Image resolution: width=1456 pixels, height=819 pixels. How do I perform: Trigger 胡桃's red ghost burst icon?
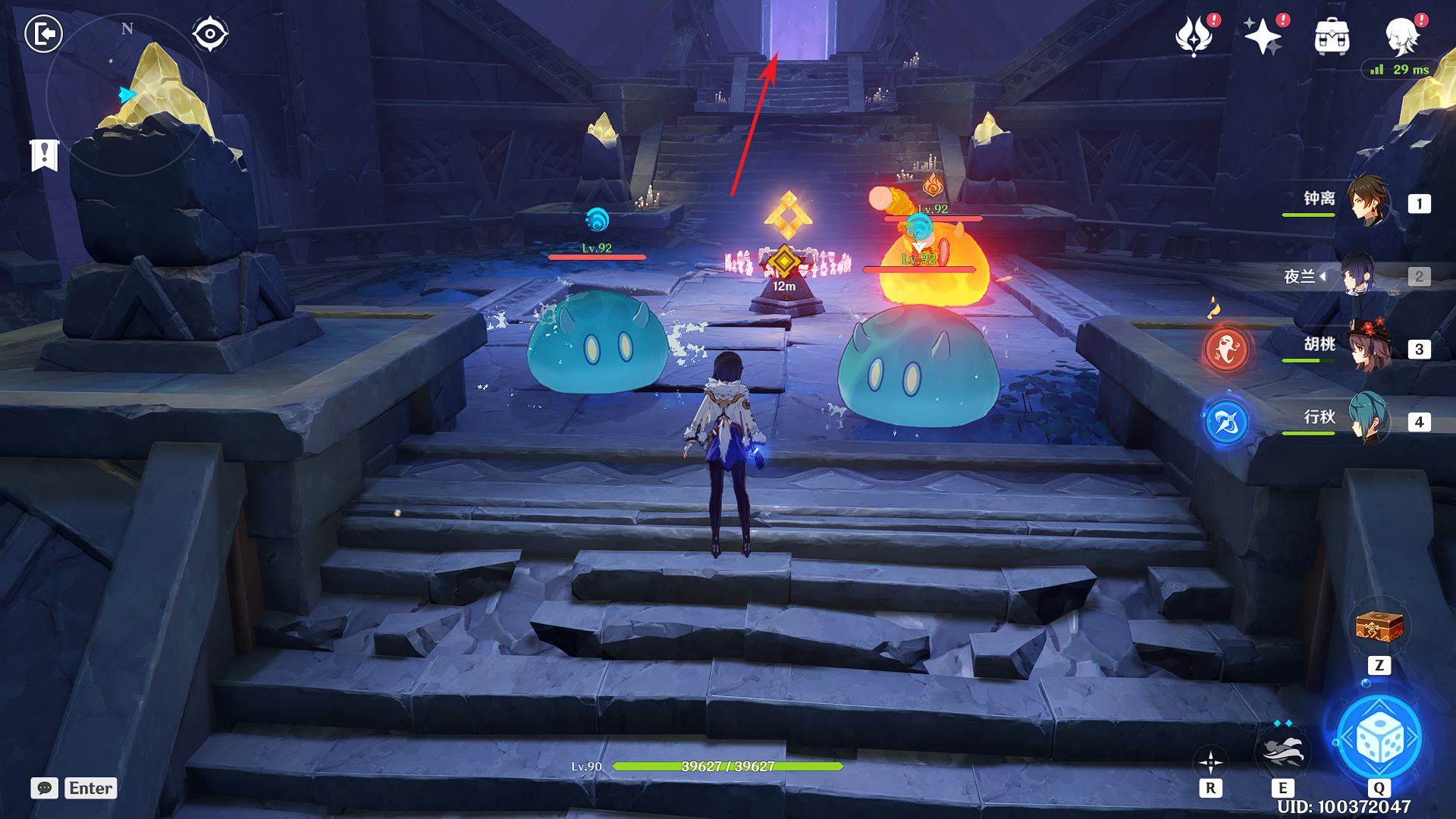tap(1226, 350)
